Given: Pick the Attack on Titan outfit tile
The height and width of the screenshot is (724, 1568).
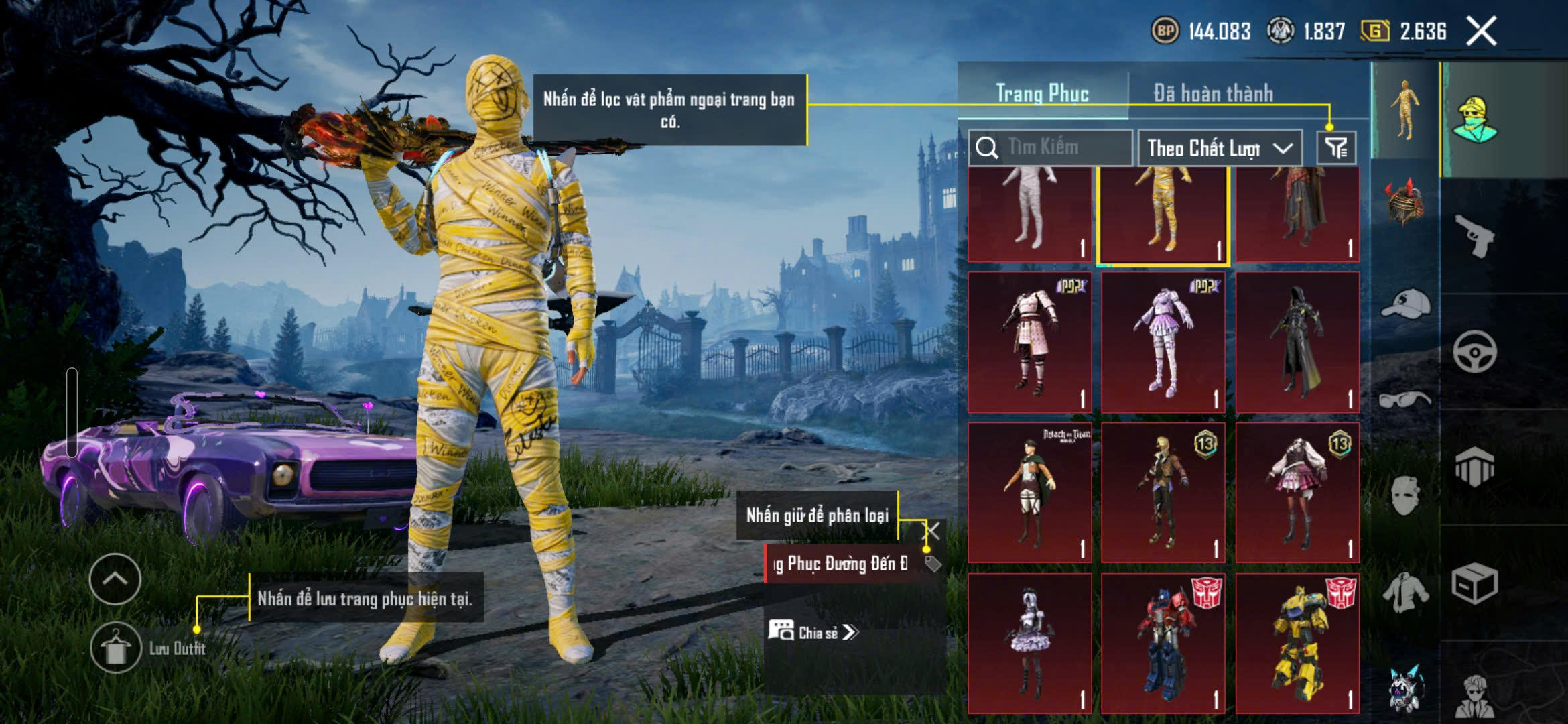Looking at the screenshot, I should click(1030, 492).
